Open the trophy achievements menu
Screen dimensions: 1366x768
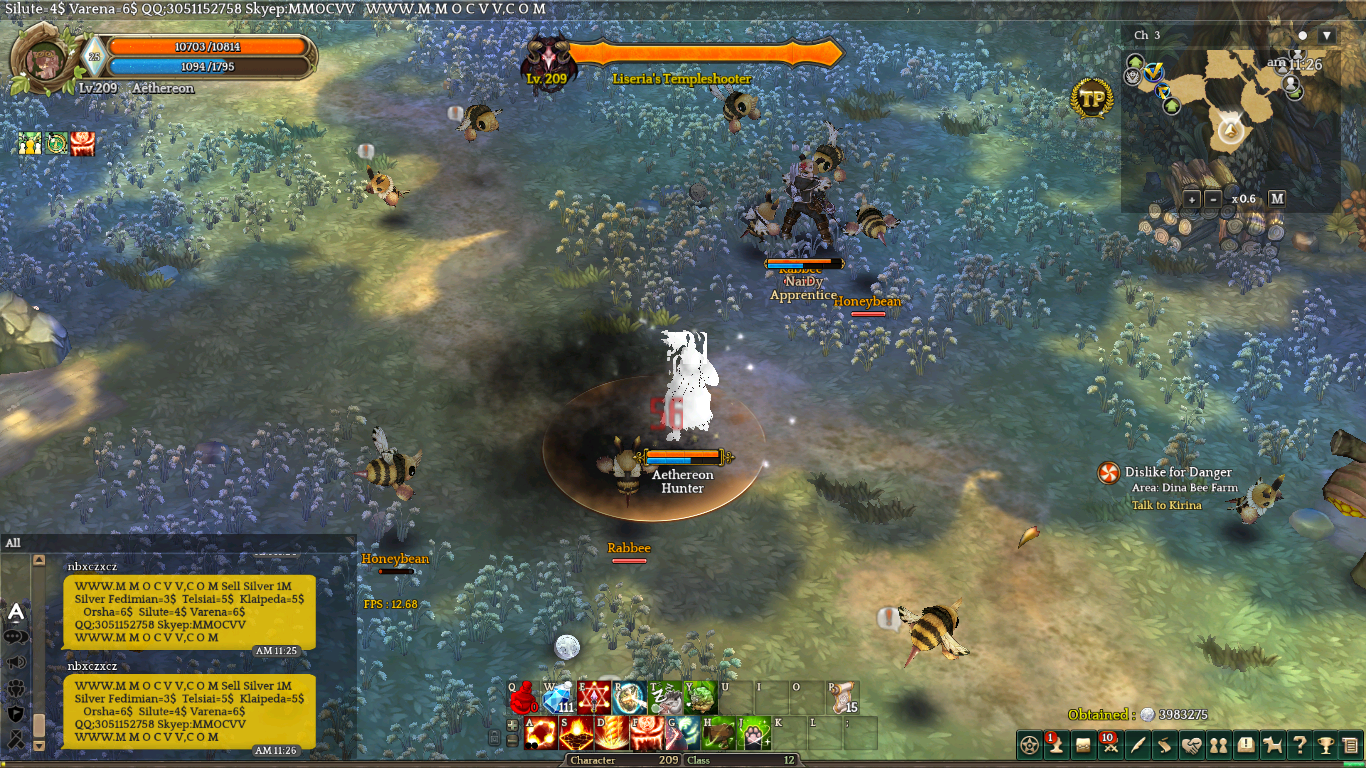(1325, 745)
